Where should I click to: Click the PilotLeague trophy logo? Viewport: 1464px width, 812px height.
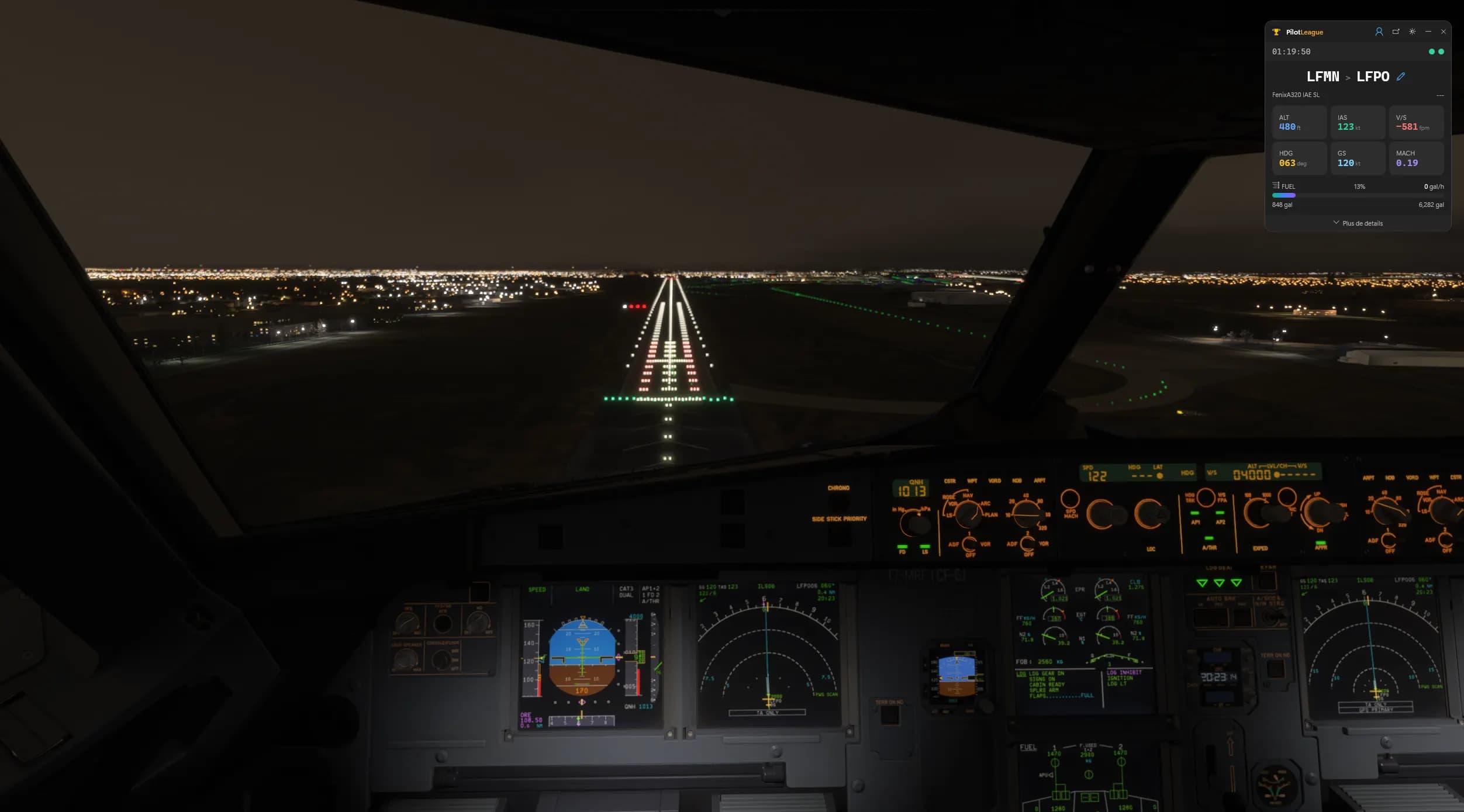point(1277,32)
